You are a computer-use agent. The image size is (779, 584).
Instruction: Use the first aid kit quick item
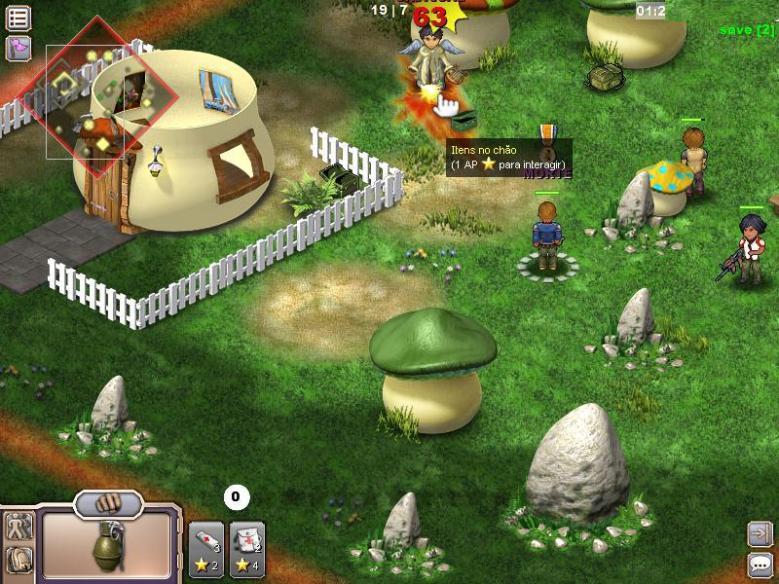click(247, 550)
